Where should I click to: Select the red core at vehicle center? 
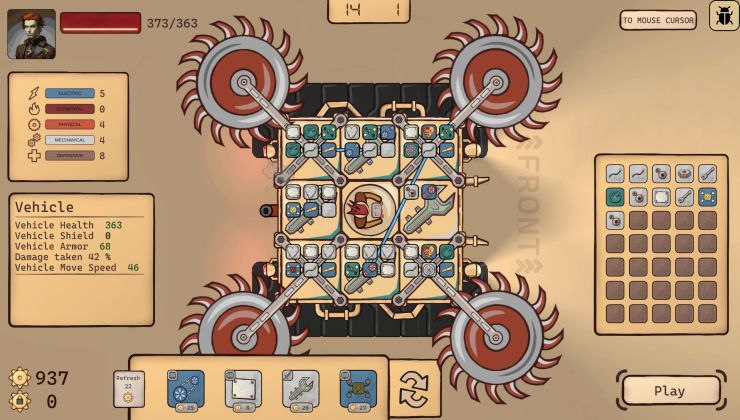(x=362, y=209)
